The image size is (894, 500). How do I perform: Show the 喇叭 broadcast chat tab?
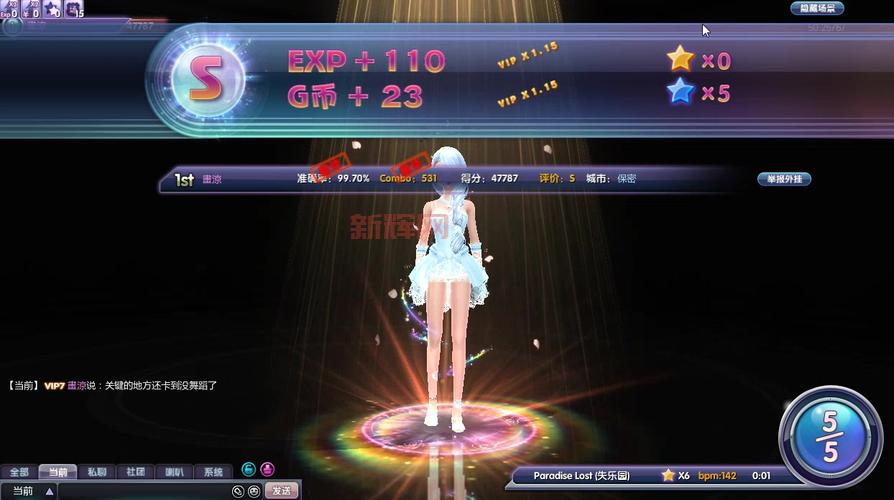click(174, 472)
